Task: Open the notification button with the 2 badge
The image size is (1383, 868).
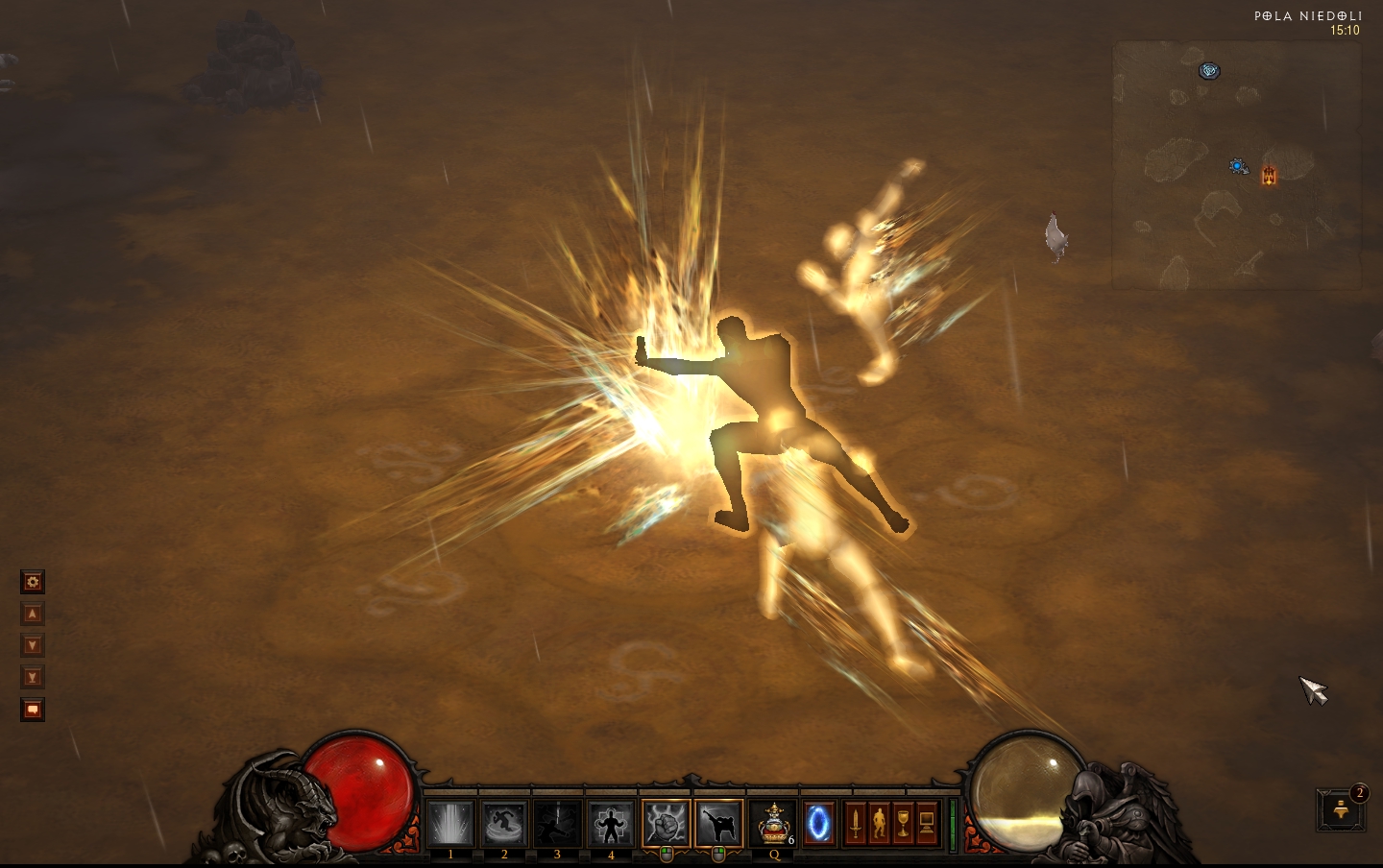Action: [1341, 809]
